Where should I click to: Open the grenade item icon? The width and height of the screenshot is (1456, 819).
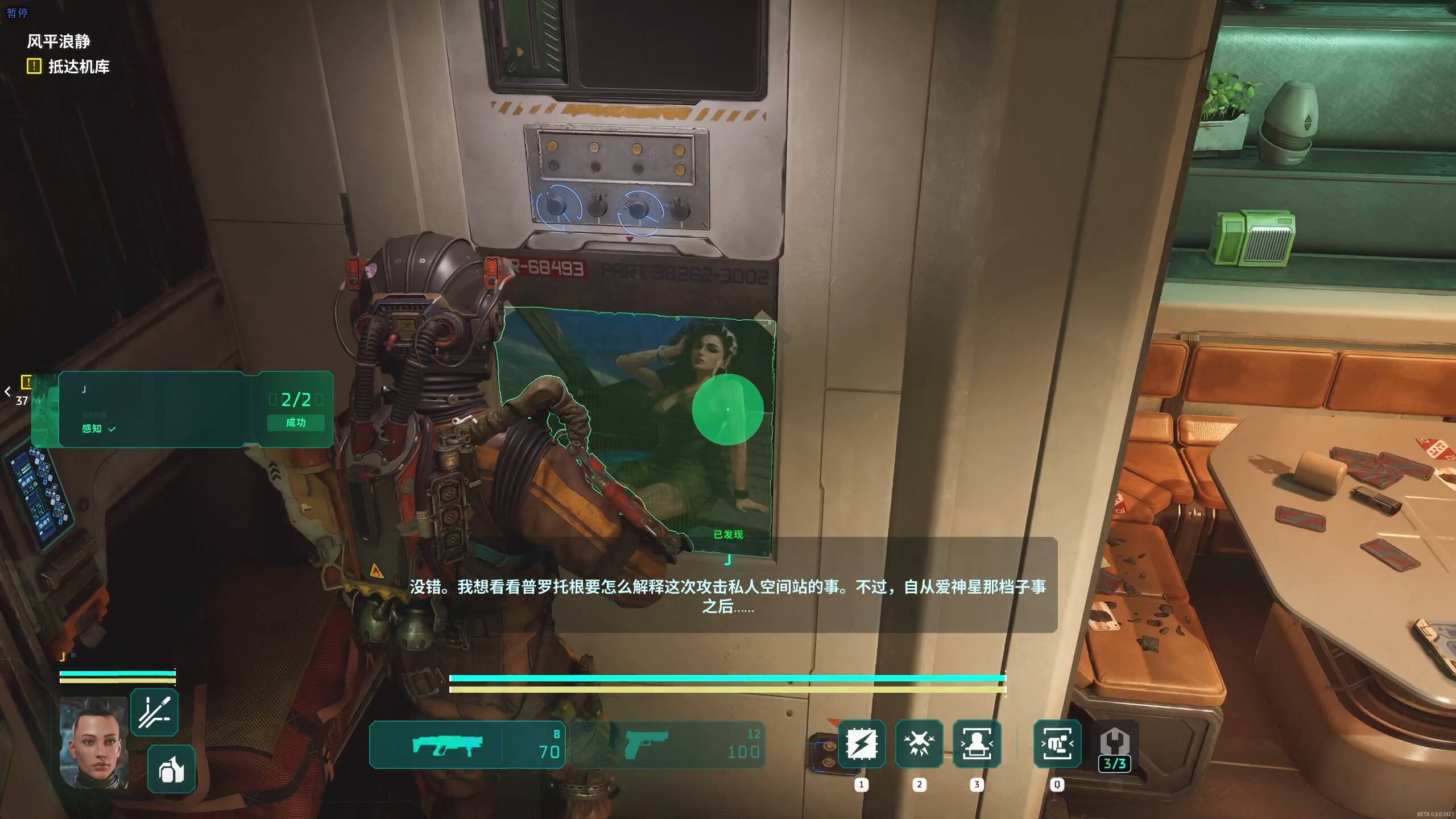tap(171, 769)
